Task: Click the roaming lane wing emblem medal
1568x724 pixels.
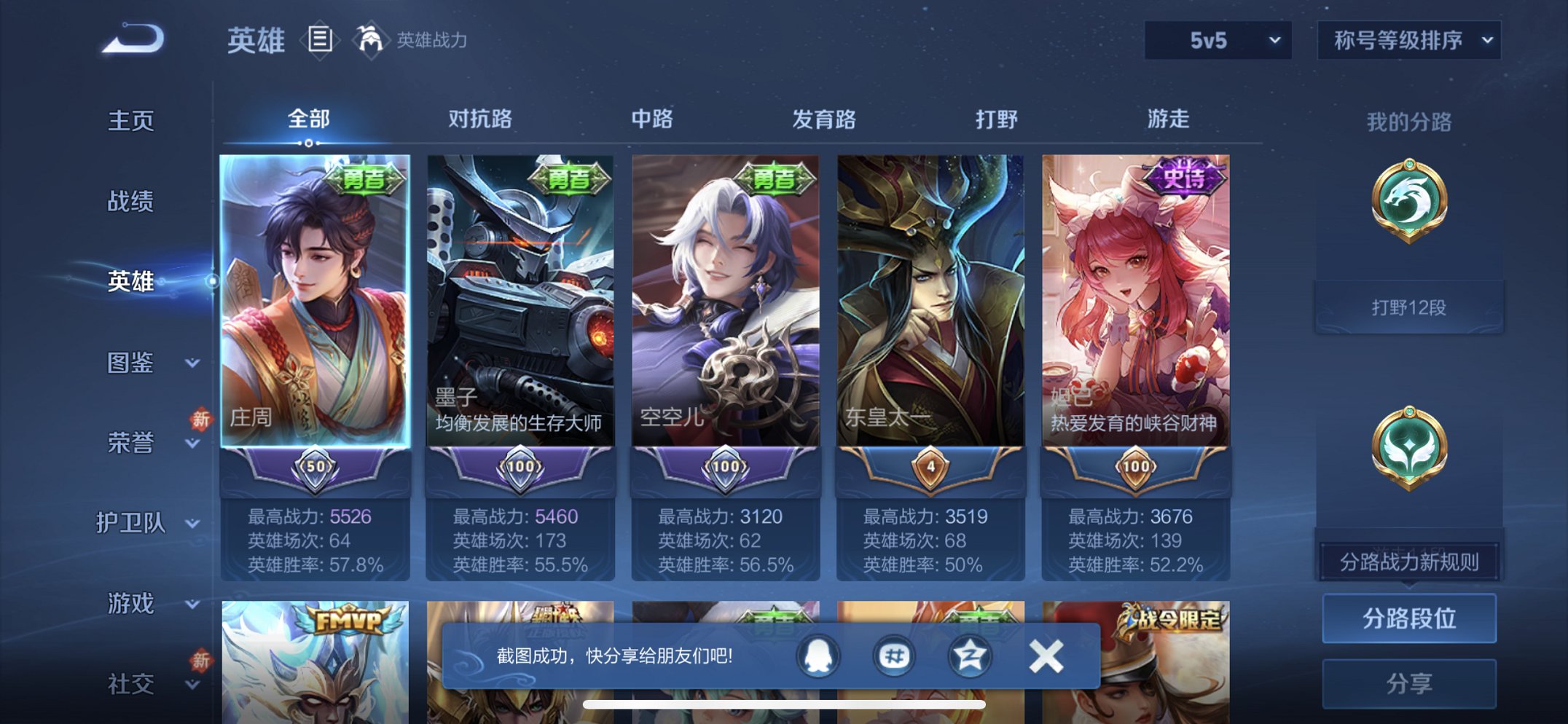Action: point(1411,449)
